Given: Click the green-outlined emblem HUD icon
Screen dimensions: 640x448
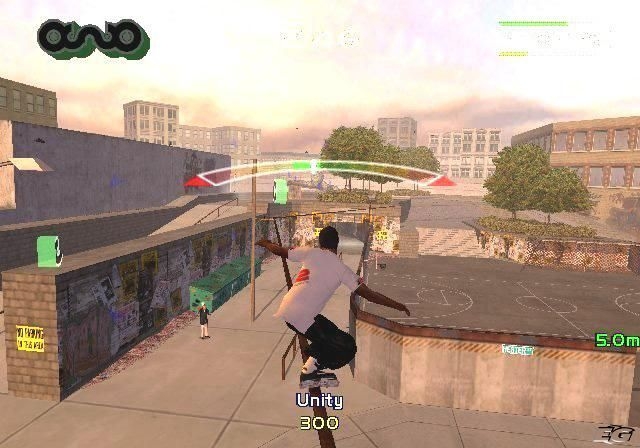Looking at the screenshot, I should click(92, 38).
